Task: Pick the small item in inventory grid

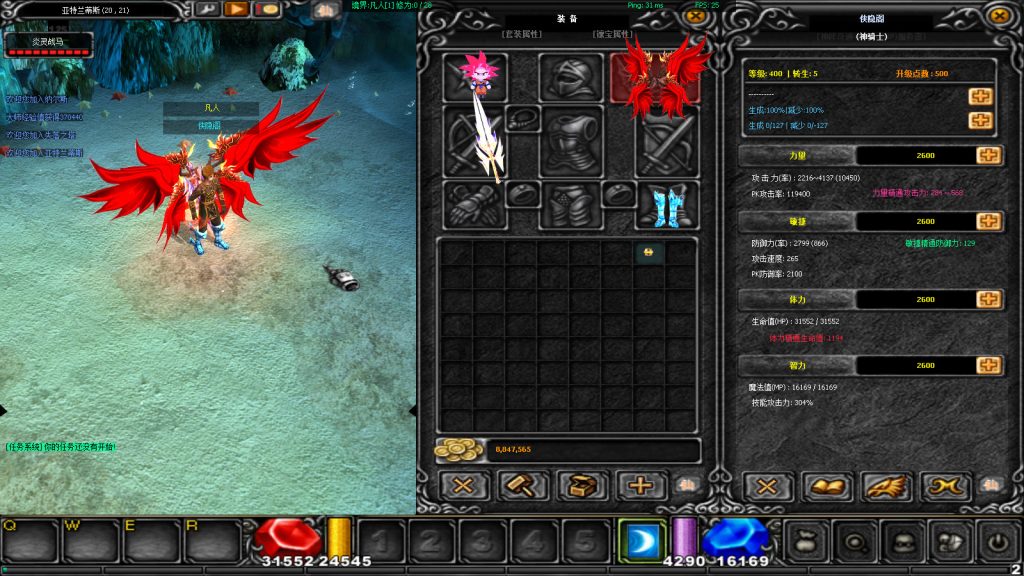Action: [649, 253]
